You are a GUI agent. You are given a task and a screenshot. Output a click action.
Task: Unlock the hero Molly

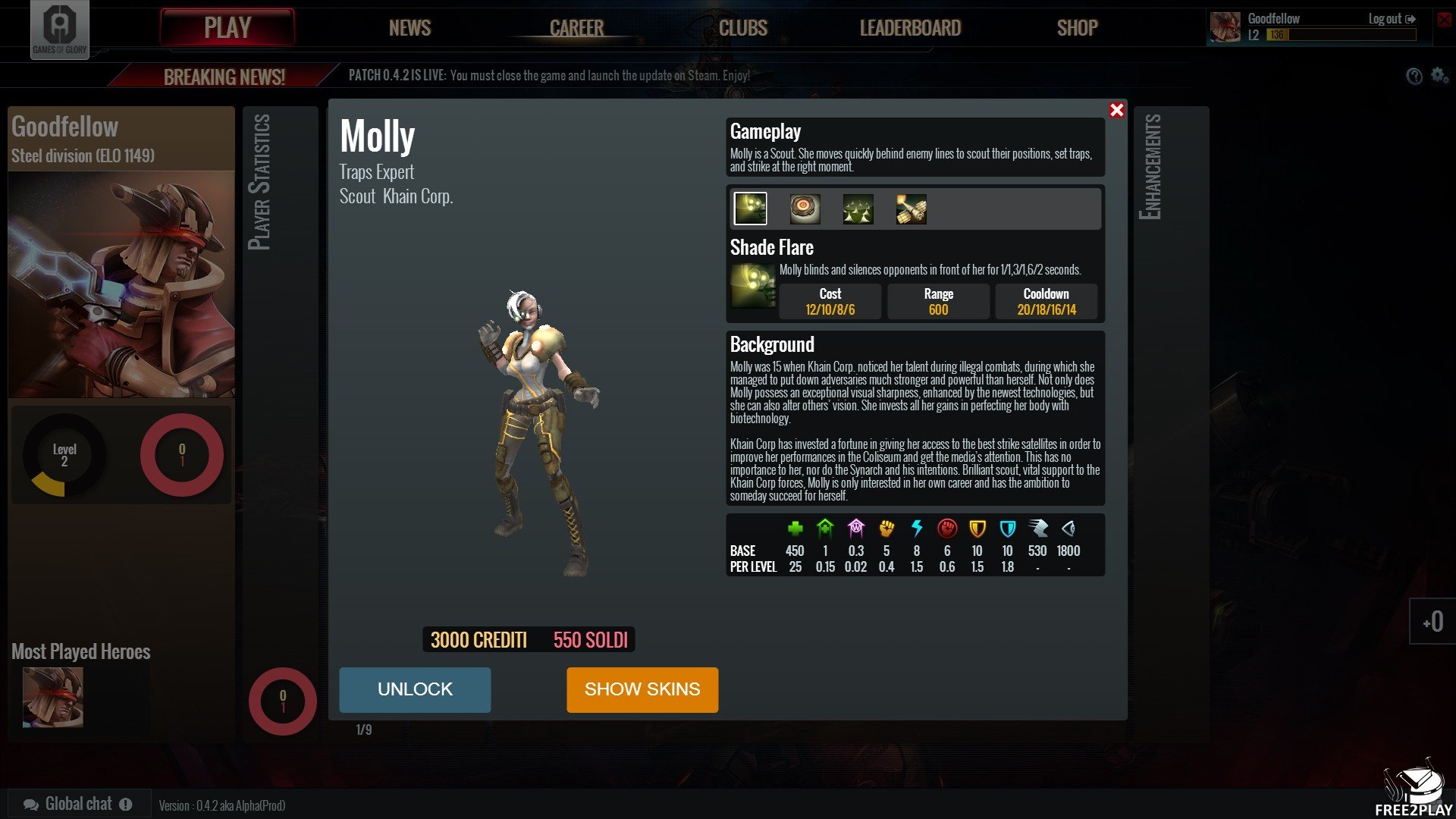click(x=415, y=689)
